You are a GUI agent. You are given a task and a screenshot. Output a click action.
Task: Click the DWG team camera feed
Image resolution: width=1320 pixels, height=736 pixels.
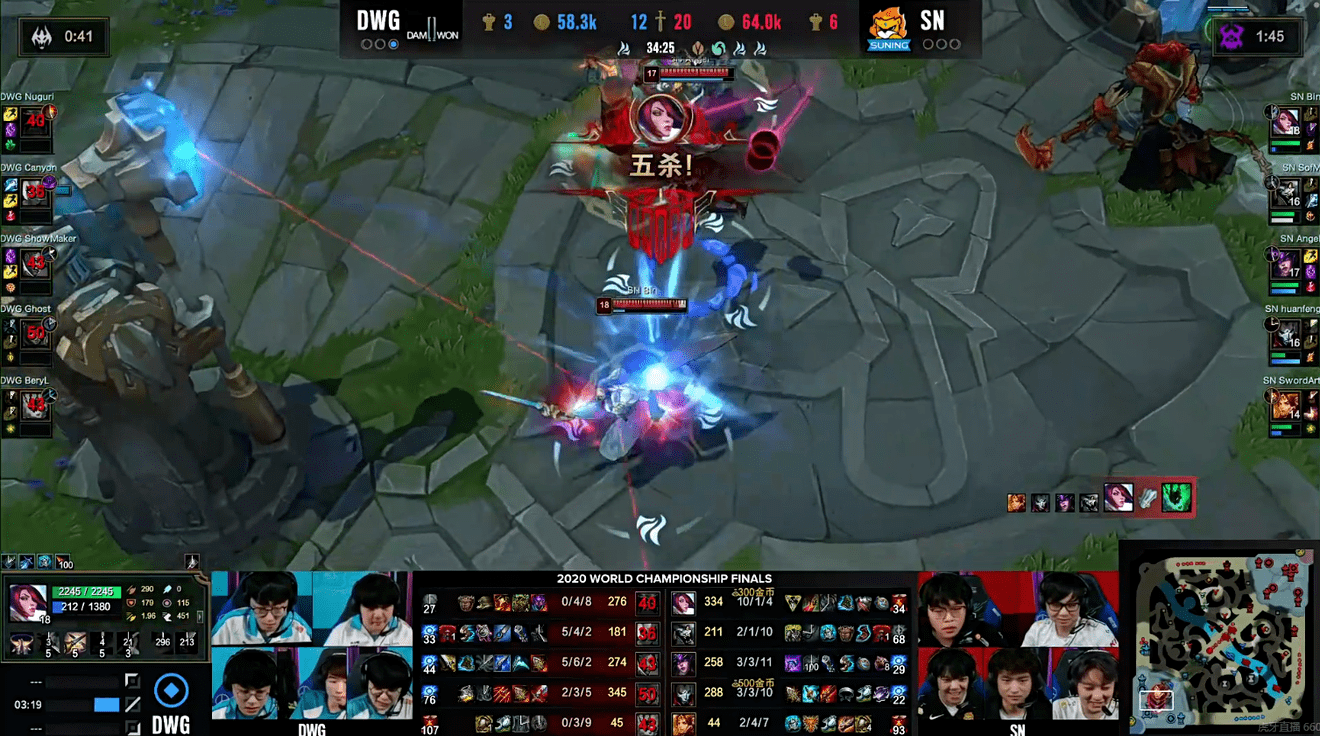tap(311, 645)
